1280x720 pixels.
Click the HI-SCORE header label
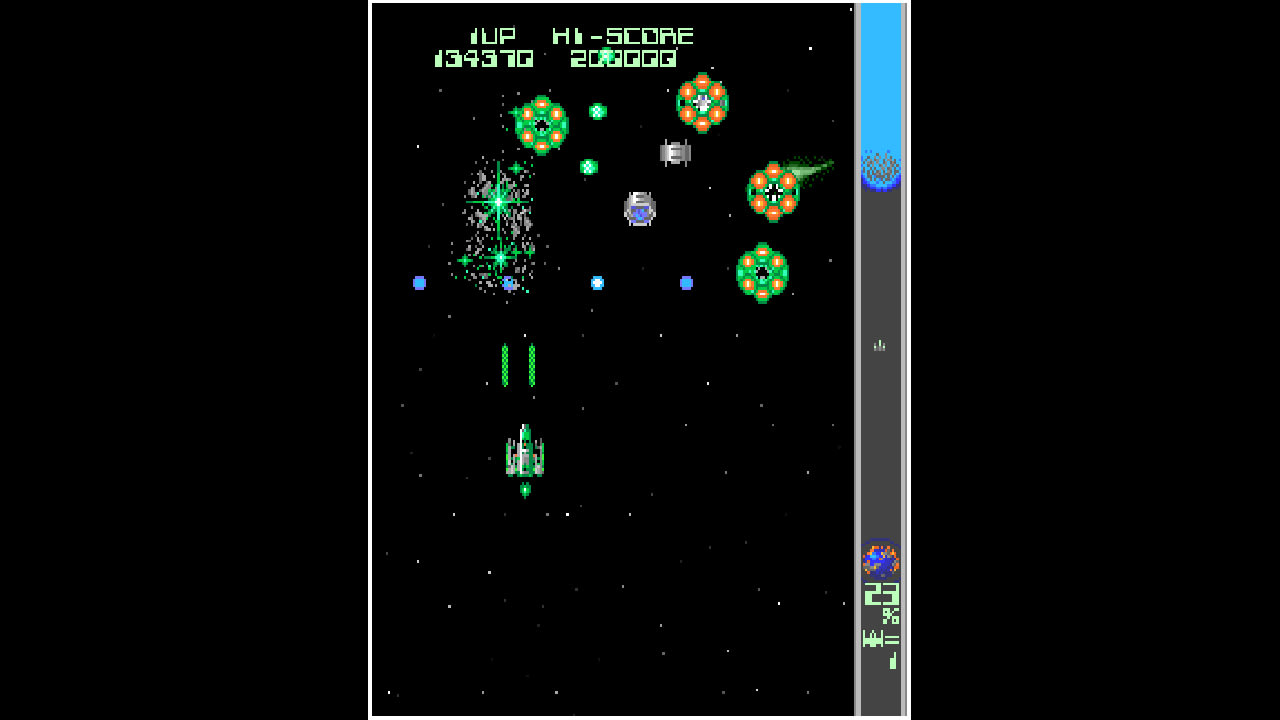click(x=624, y=35)
